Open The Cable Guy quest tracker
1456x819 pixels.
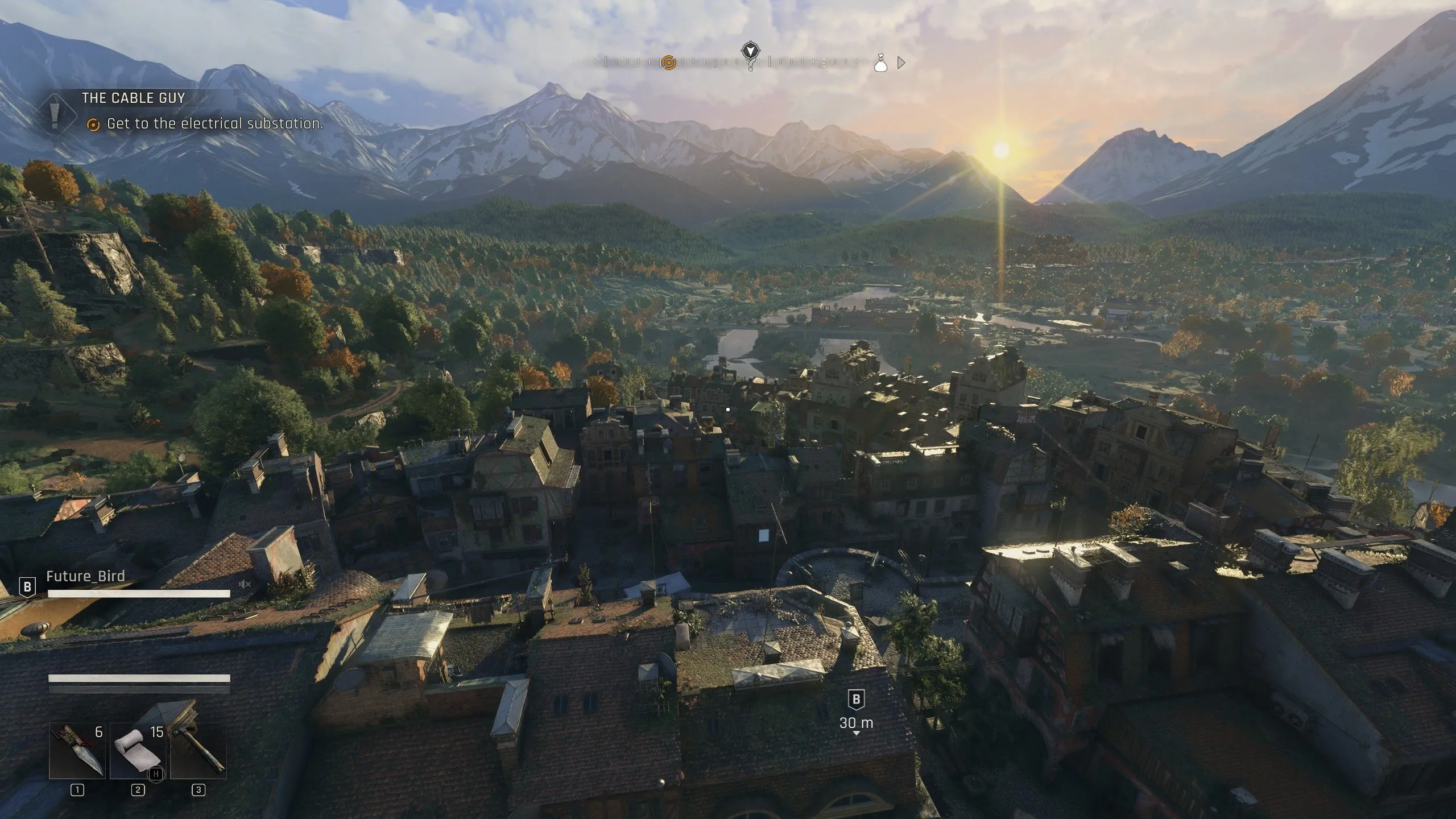coord(134,98)
